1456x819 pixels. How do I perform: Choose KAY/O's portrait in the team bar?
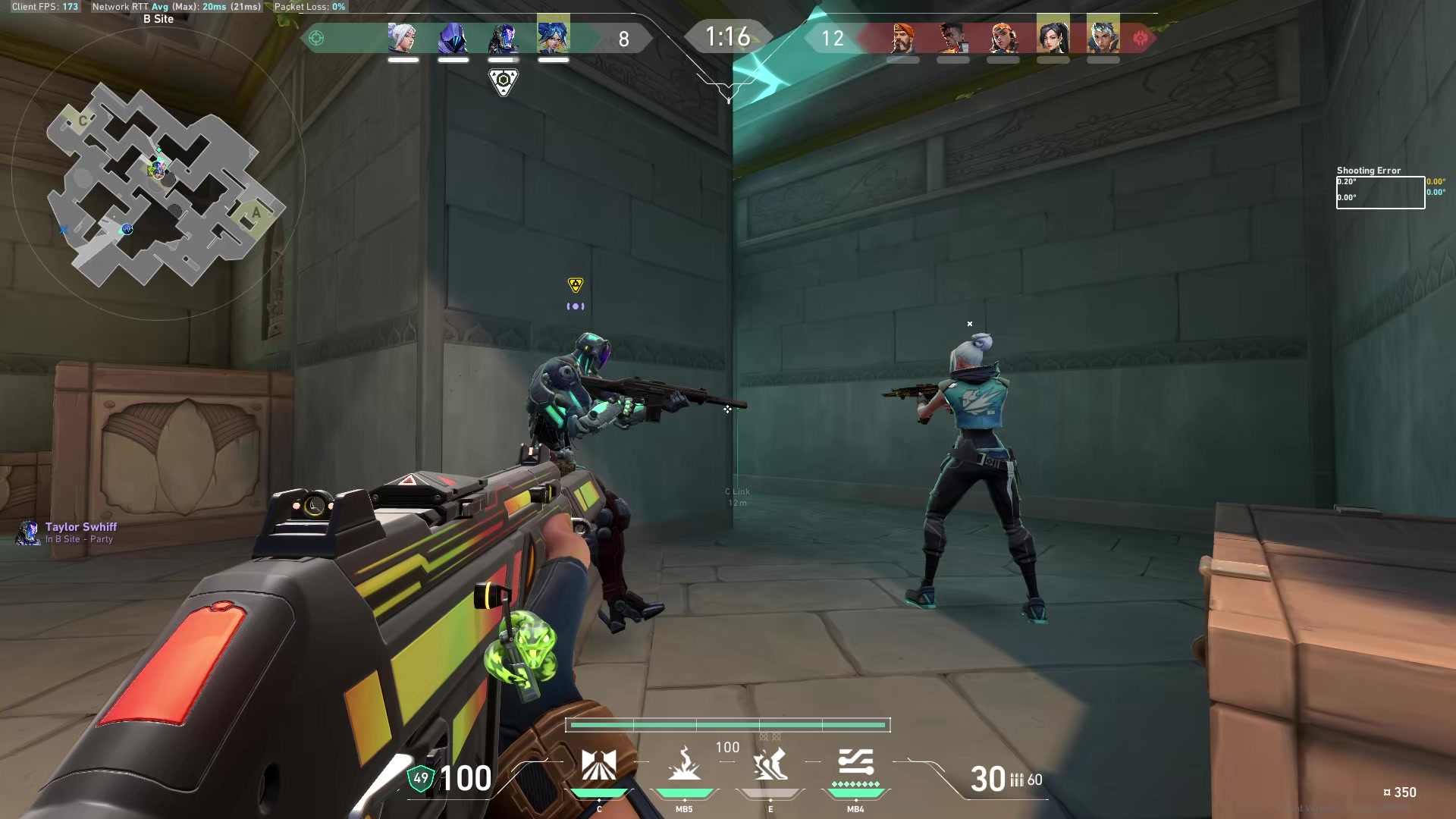[504, 36]
